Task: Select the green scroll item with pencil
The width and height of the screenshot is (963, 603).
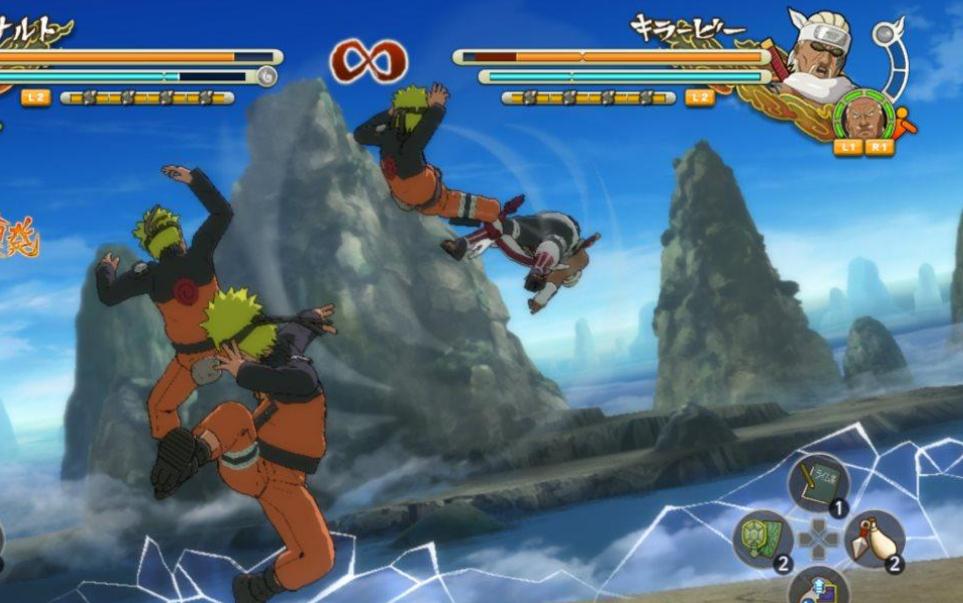Action: pos(818,485)
